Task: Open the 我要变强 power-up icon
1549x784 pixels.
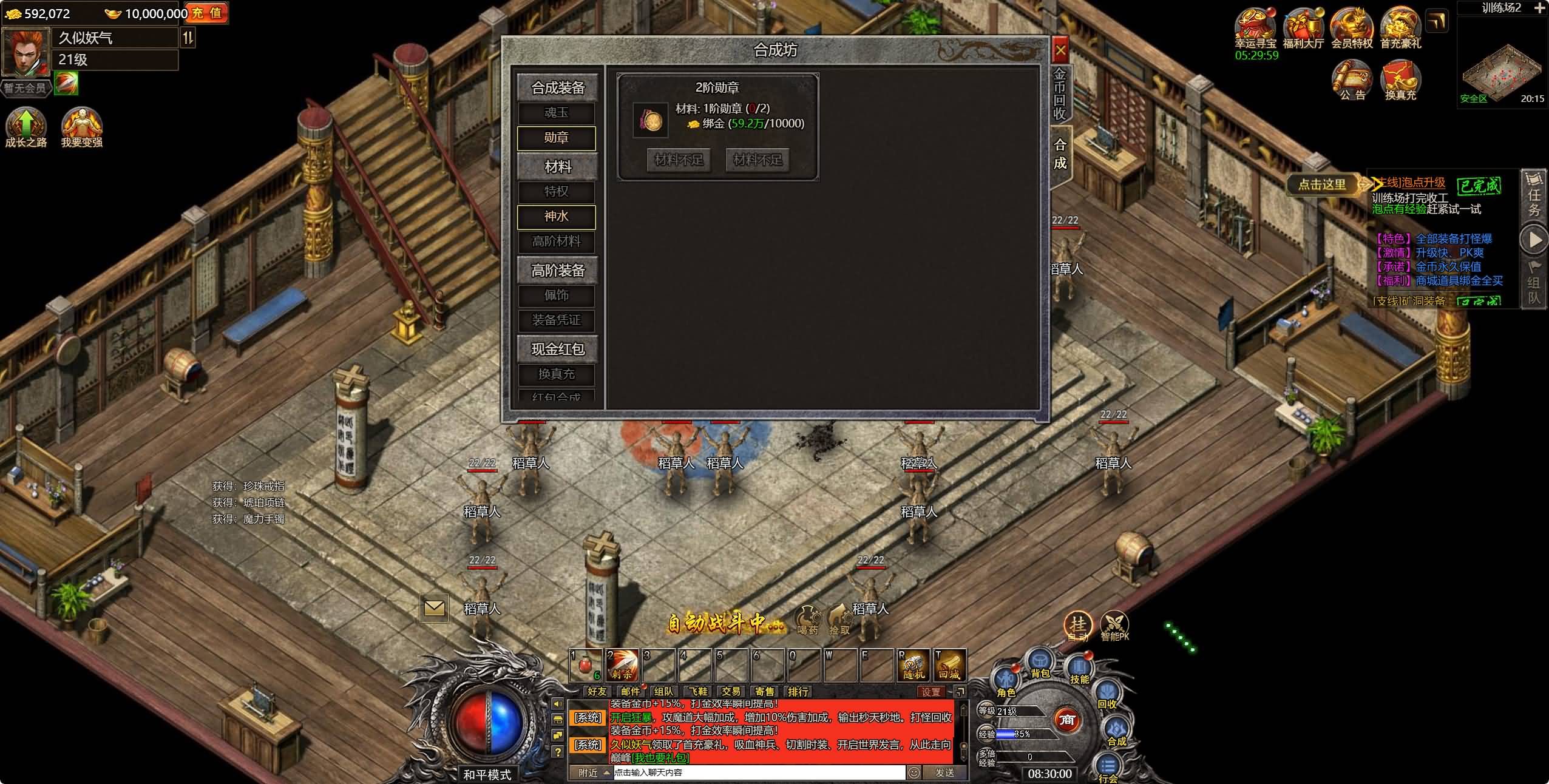Action: tap(81, 127)
